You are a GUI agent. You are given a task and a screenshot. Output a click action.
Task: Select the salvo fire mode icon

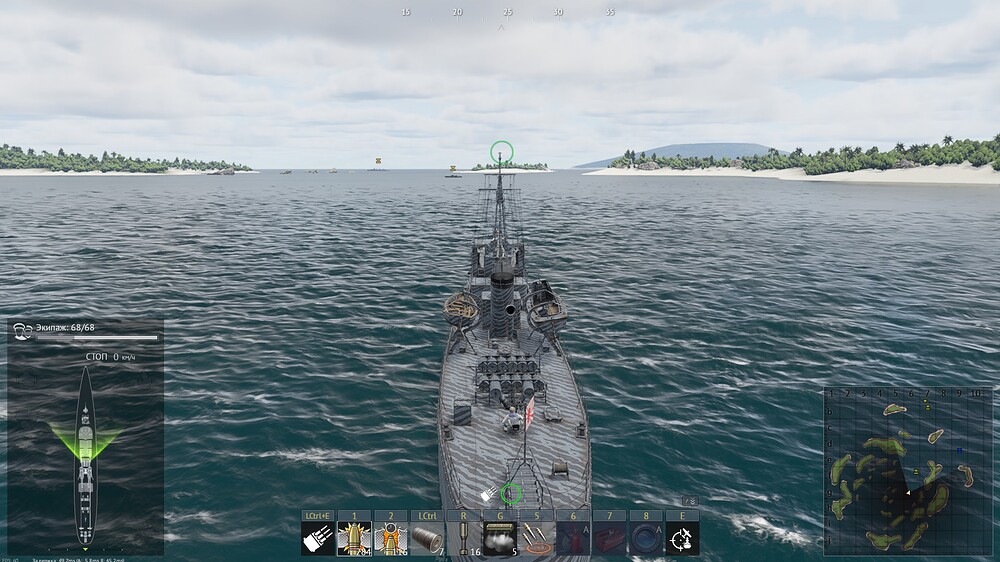318,538
